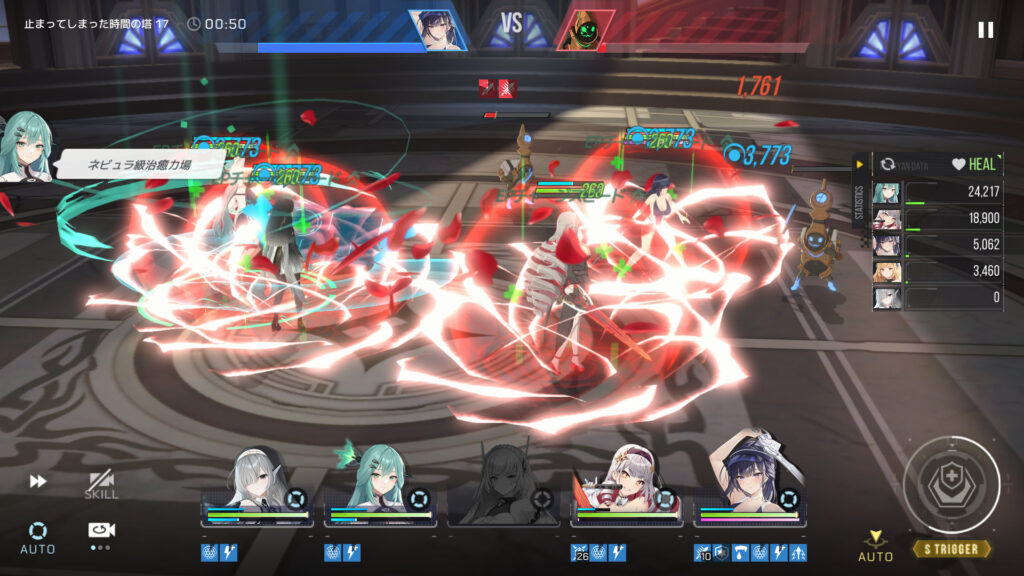Toggle AUTO for the S Trigger
Viewport: 1024px width, 576px height.
(875, 546)
